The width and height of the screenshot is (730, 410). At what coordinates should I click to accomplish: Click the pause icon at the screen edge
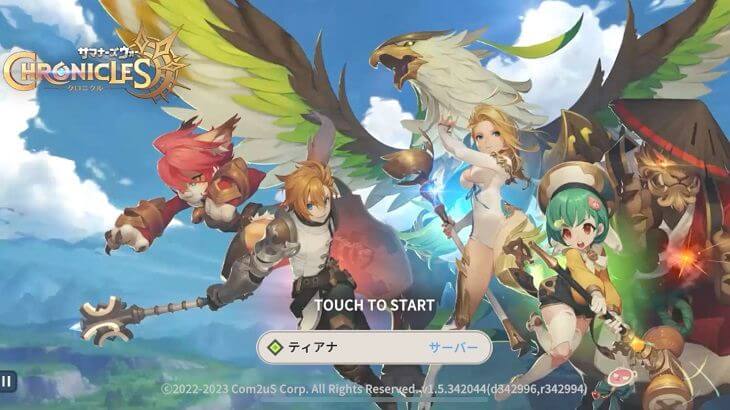[6, 380]
